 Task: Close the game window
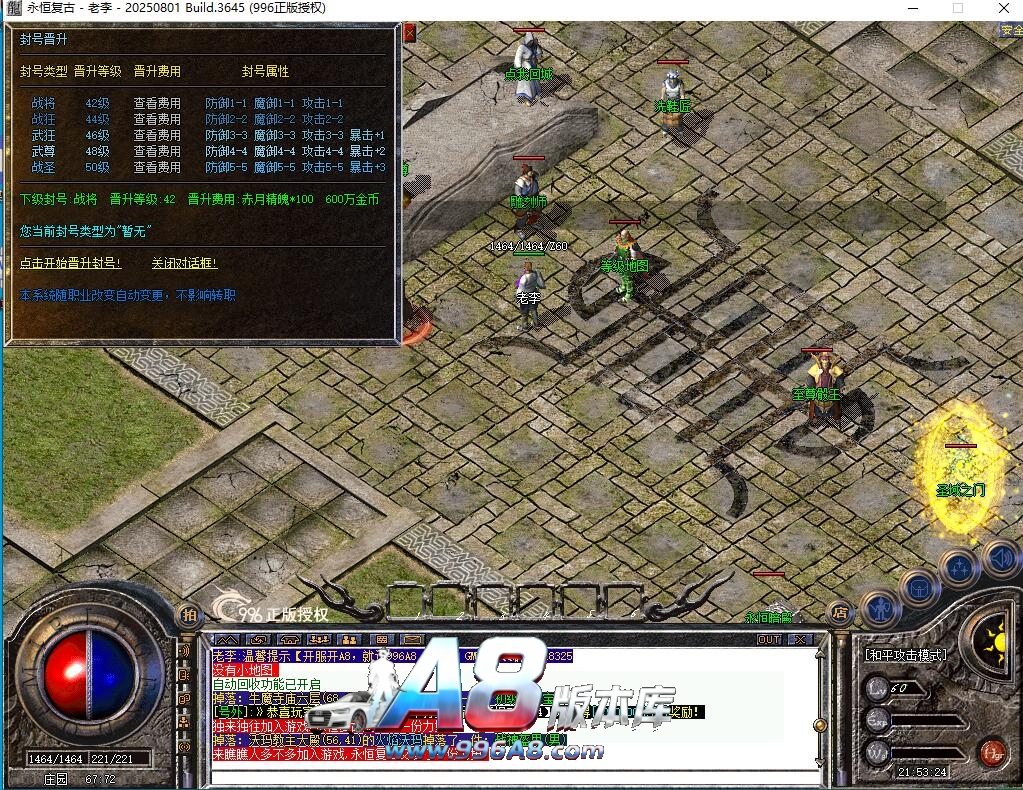[1004, 8]
